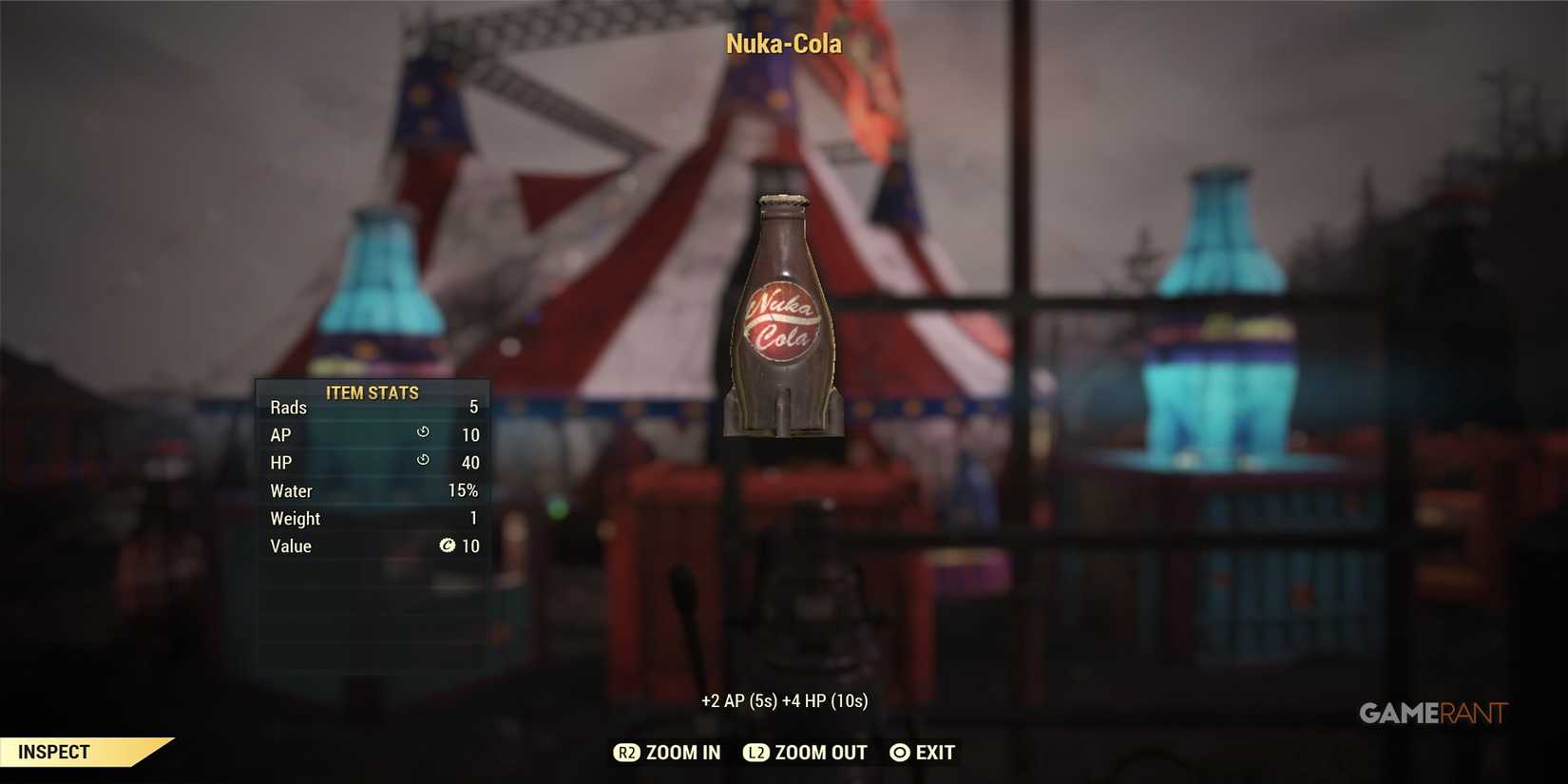
Task: Click the timer icon beside HP
Action: [x=422, y=459]
